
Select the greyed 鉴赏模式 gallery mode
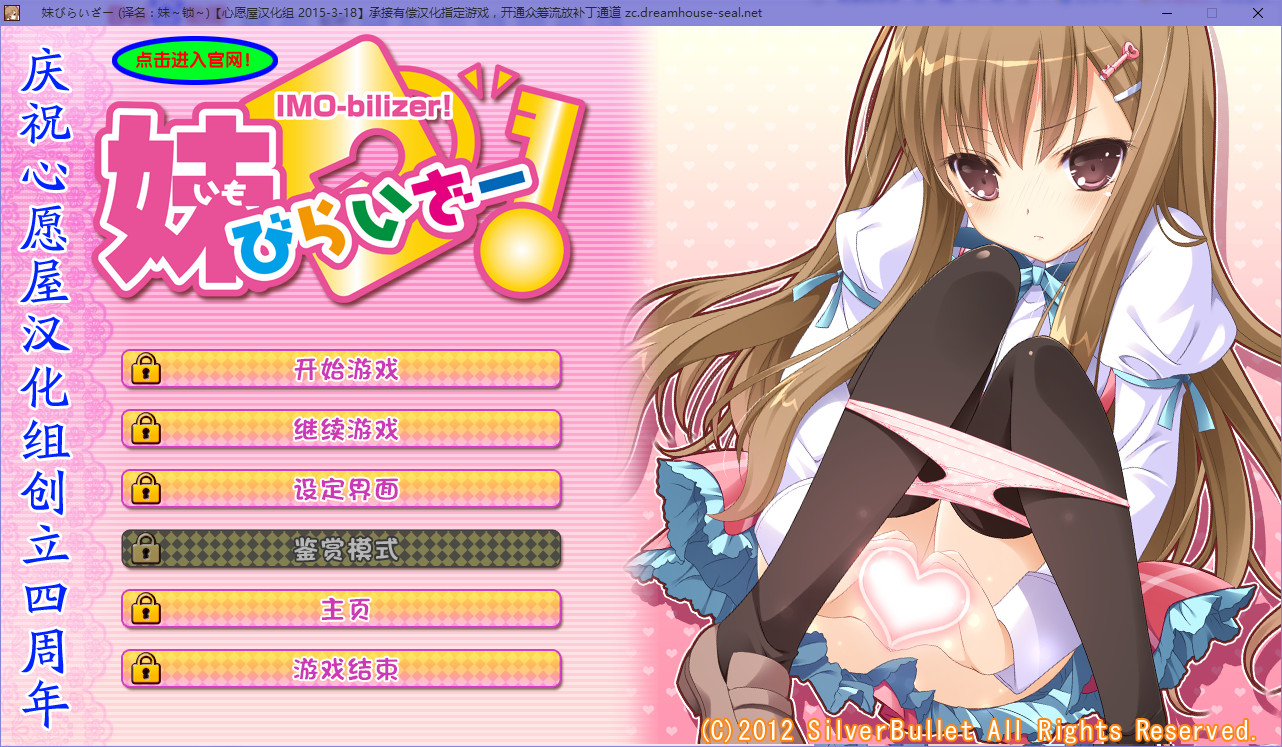345,549
